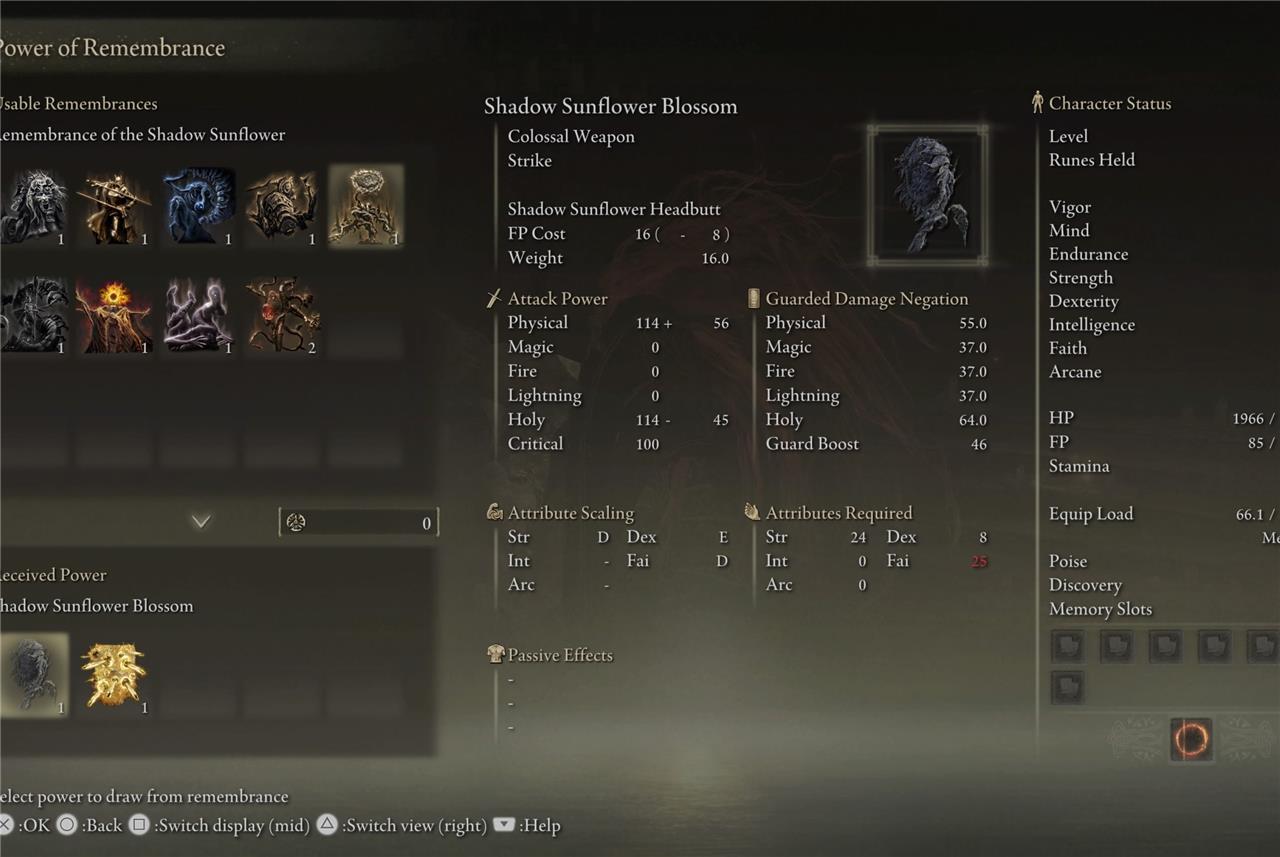Screen dimensions: 1280x857
Task: Click the glowing ring icon below Memory Slots
Action: tap(1190, 740)
